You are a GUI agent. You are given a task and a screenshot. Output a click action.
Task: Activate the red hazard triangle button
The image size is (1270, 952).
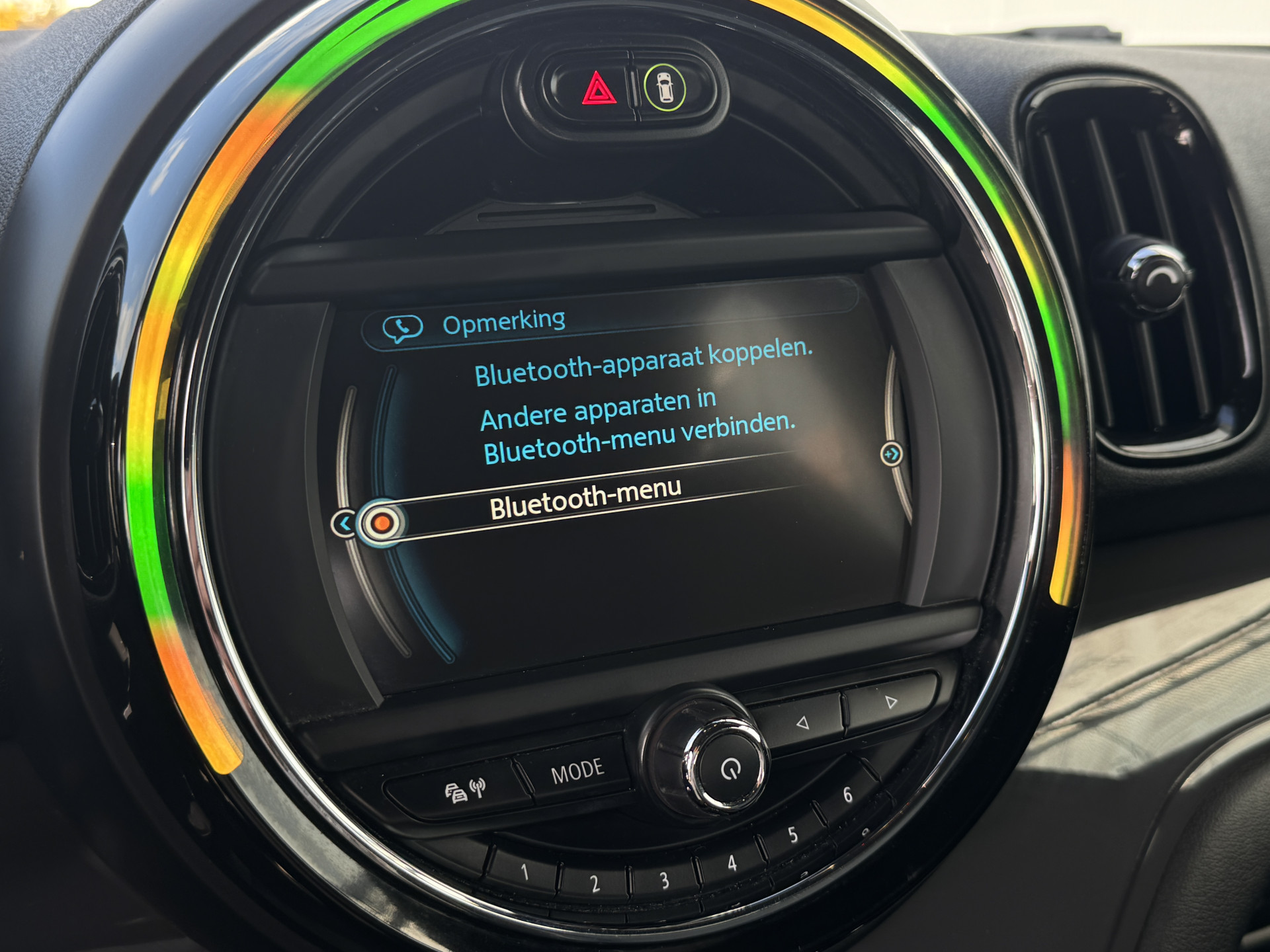pyautogui.click(x=597, y=89)
